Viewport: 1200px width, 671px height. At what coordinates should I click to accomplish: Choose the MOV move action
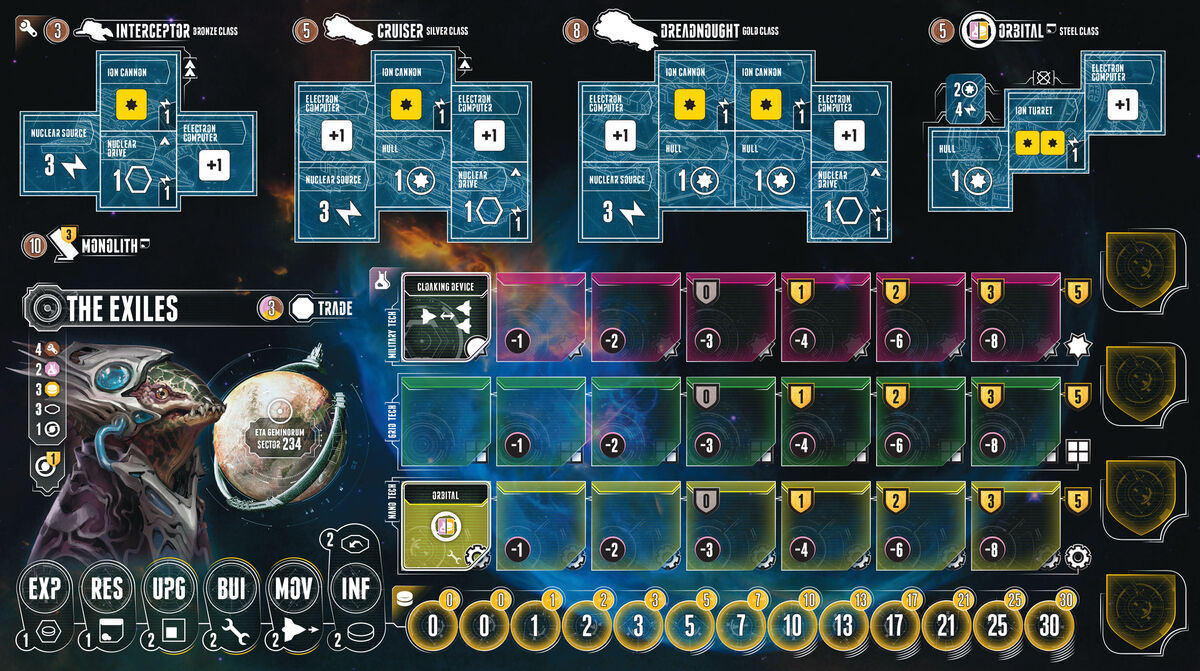click(x=292, y=588)
